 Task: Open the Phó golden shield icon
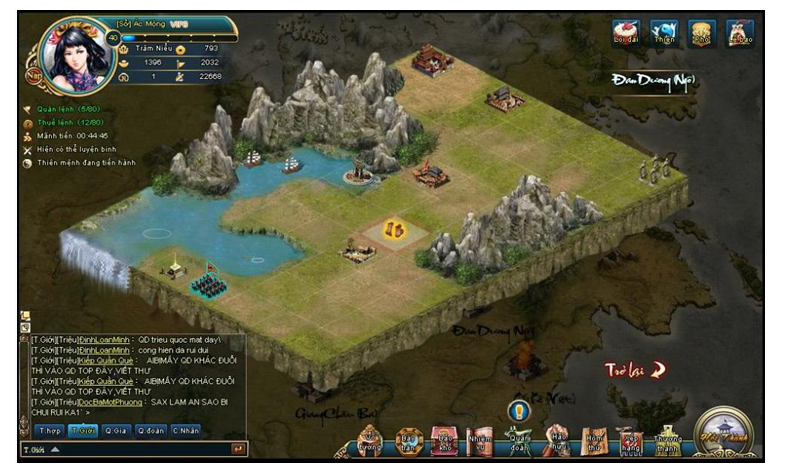[701, 33]
